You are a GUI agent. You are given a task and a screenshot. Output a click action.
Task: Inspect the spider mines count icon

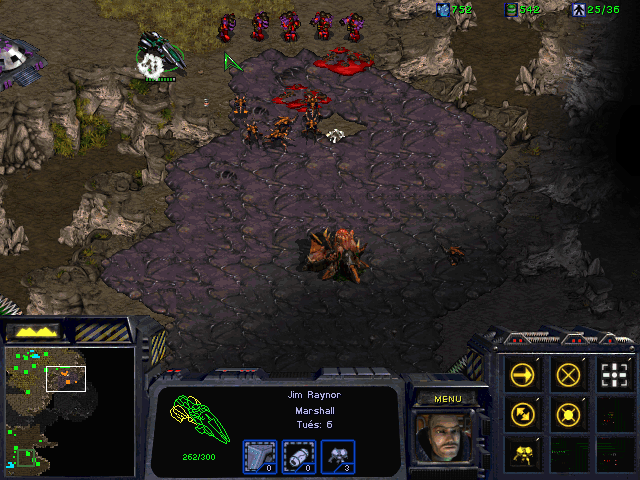click(339, 456)
